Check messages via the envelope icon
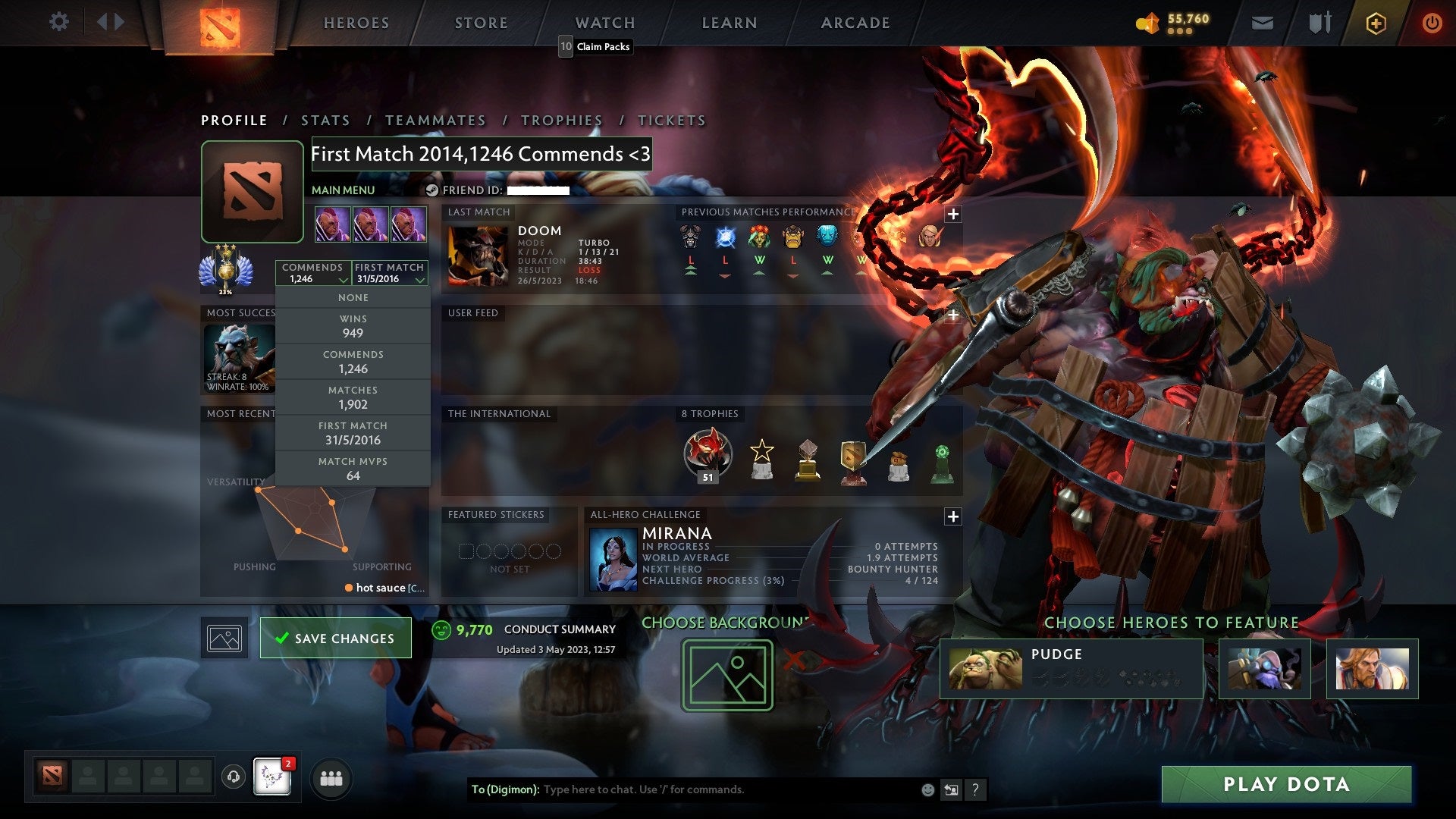 (x=1262, y=23)
